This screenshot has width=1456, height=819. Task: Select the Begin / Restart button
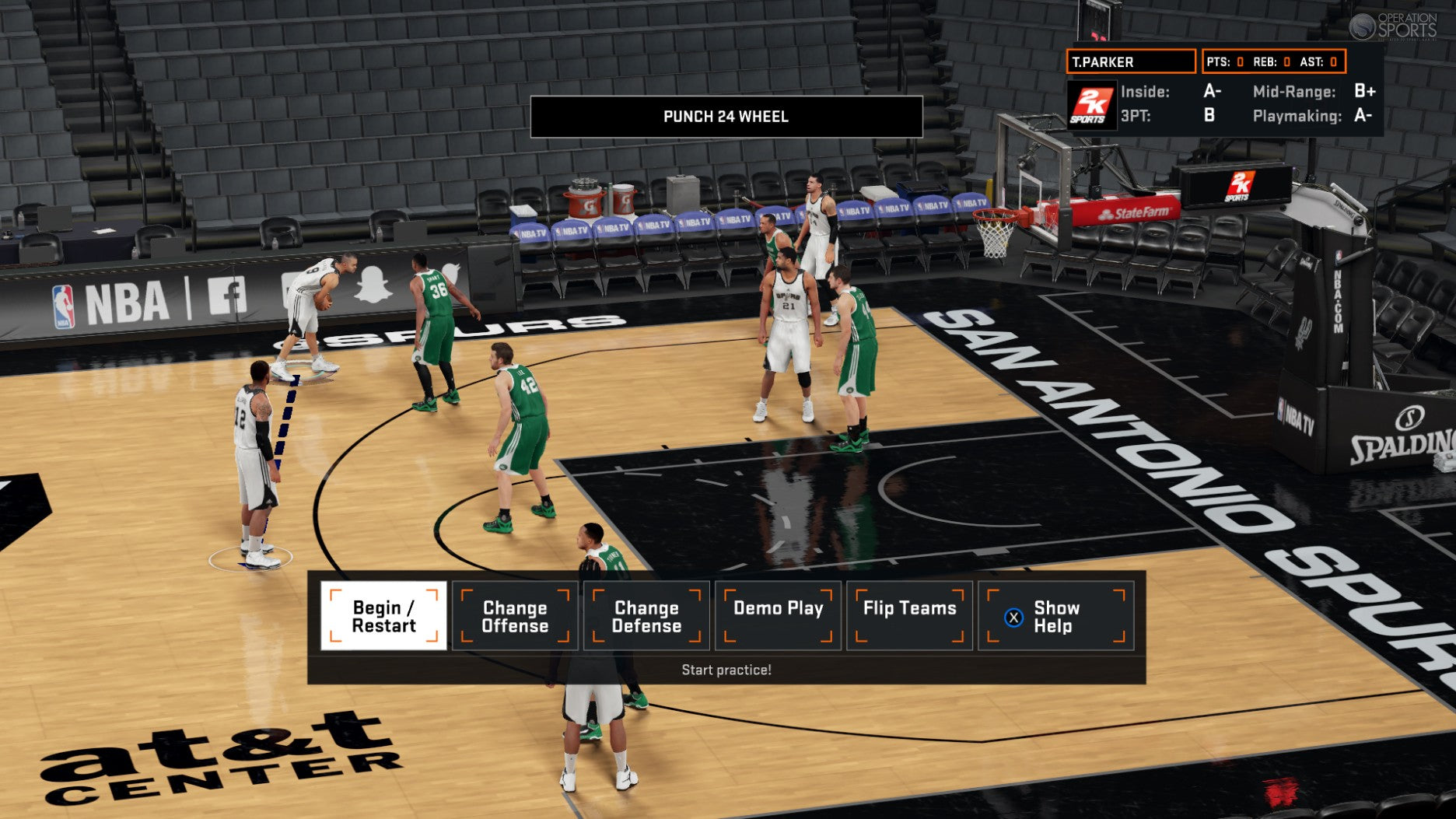coord(383,616)
